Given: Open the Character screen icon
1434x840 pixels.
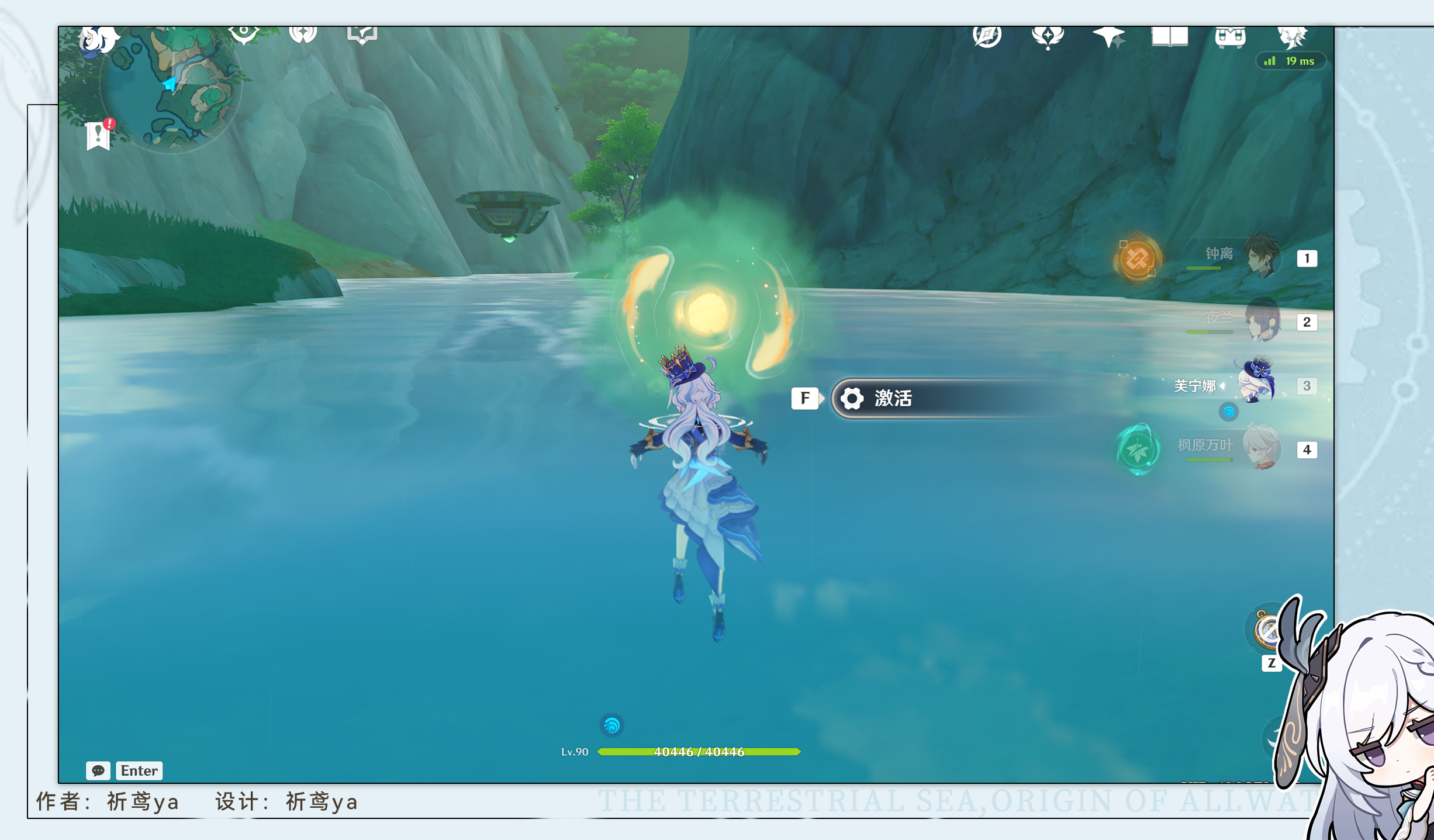Looking at the screenshot, I should pos(1293,36).
